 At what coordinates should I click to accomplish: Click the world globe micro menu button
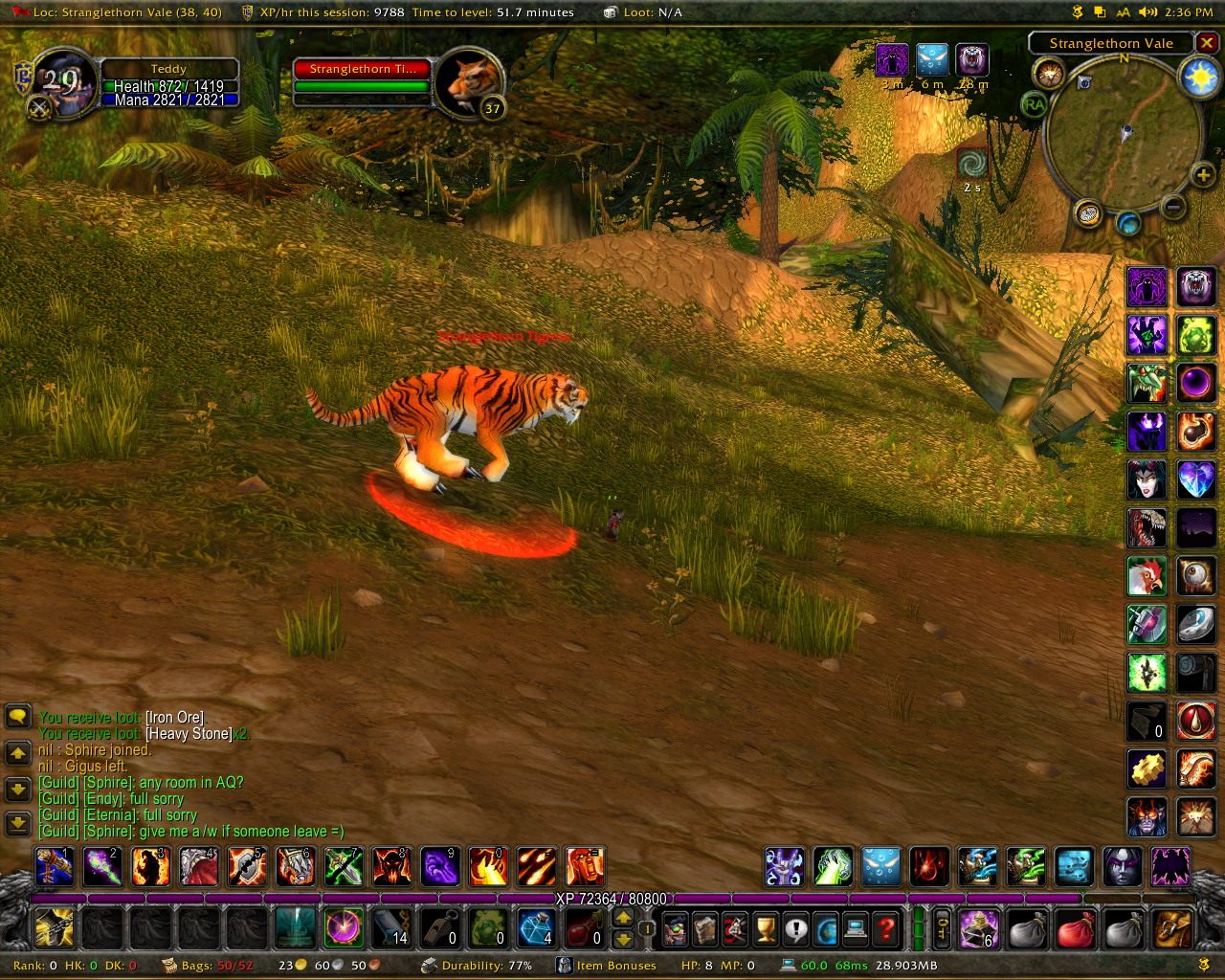[x=826, y=928]
